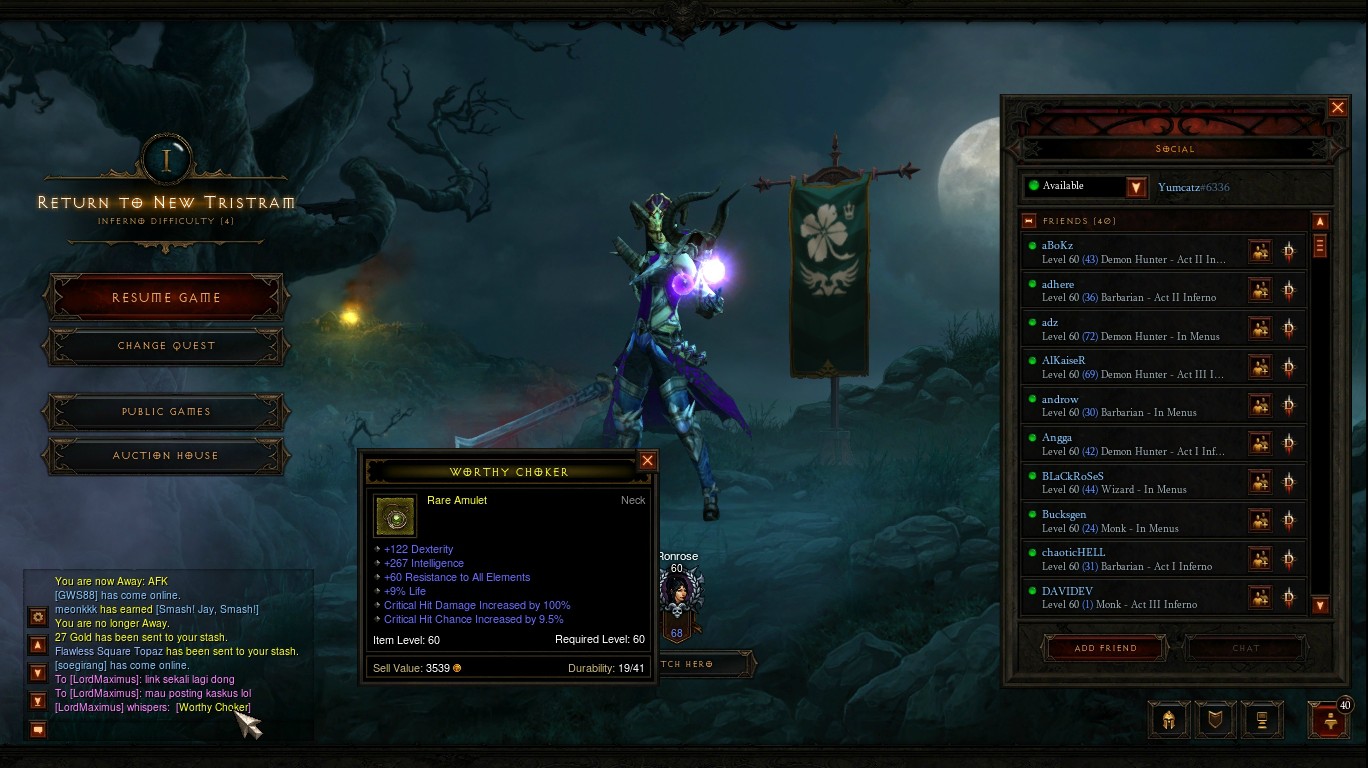Click the shield emblem icon in the bottom toolbar
1368x768 pixels.
point(1215,719)
